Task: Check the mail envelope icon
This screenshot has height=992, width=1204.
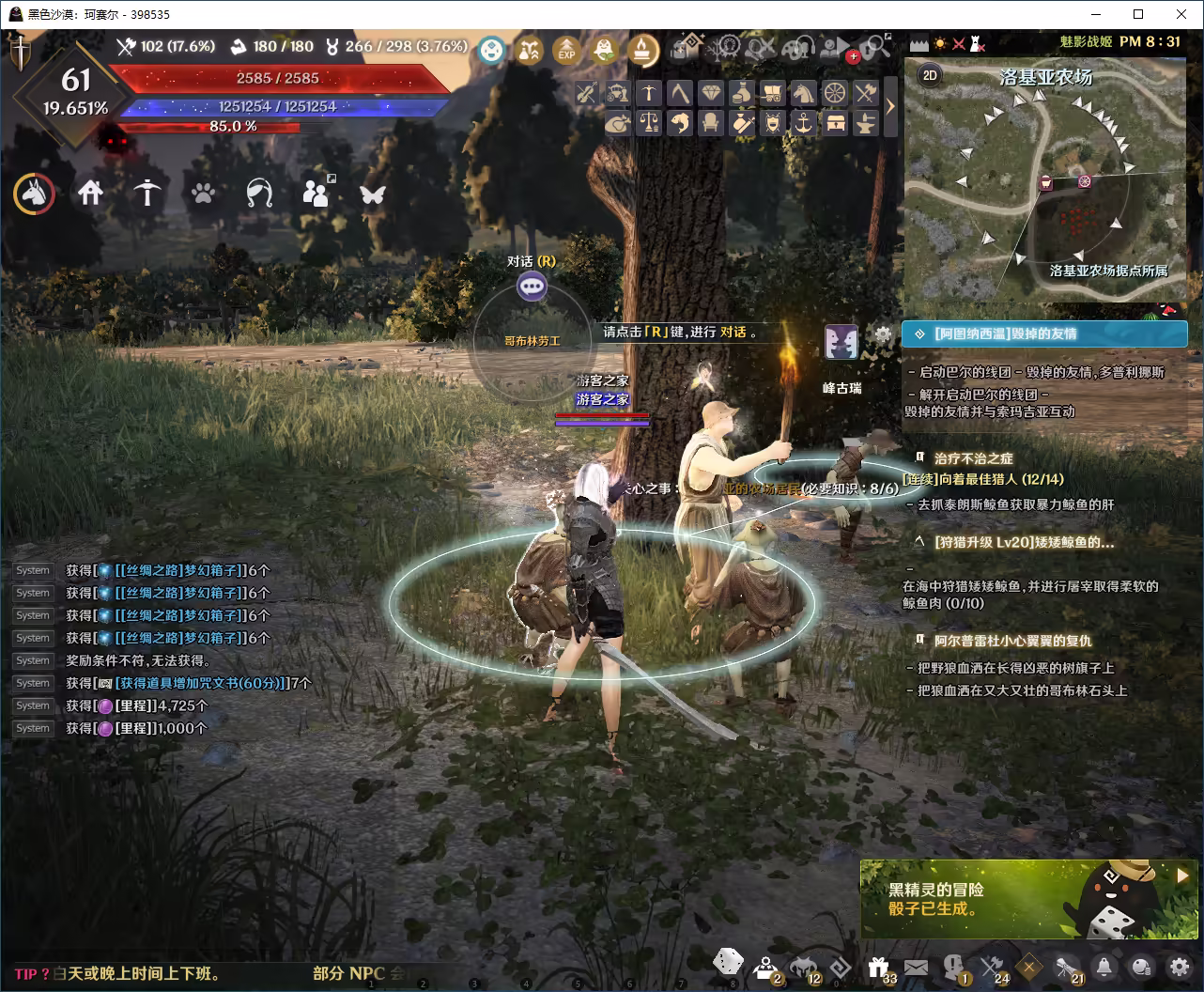Action: pos(916,967)
